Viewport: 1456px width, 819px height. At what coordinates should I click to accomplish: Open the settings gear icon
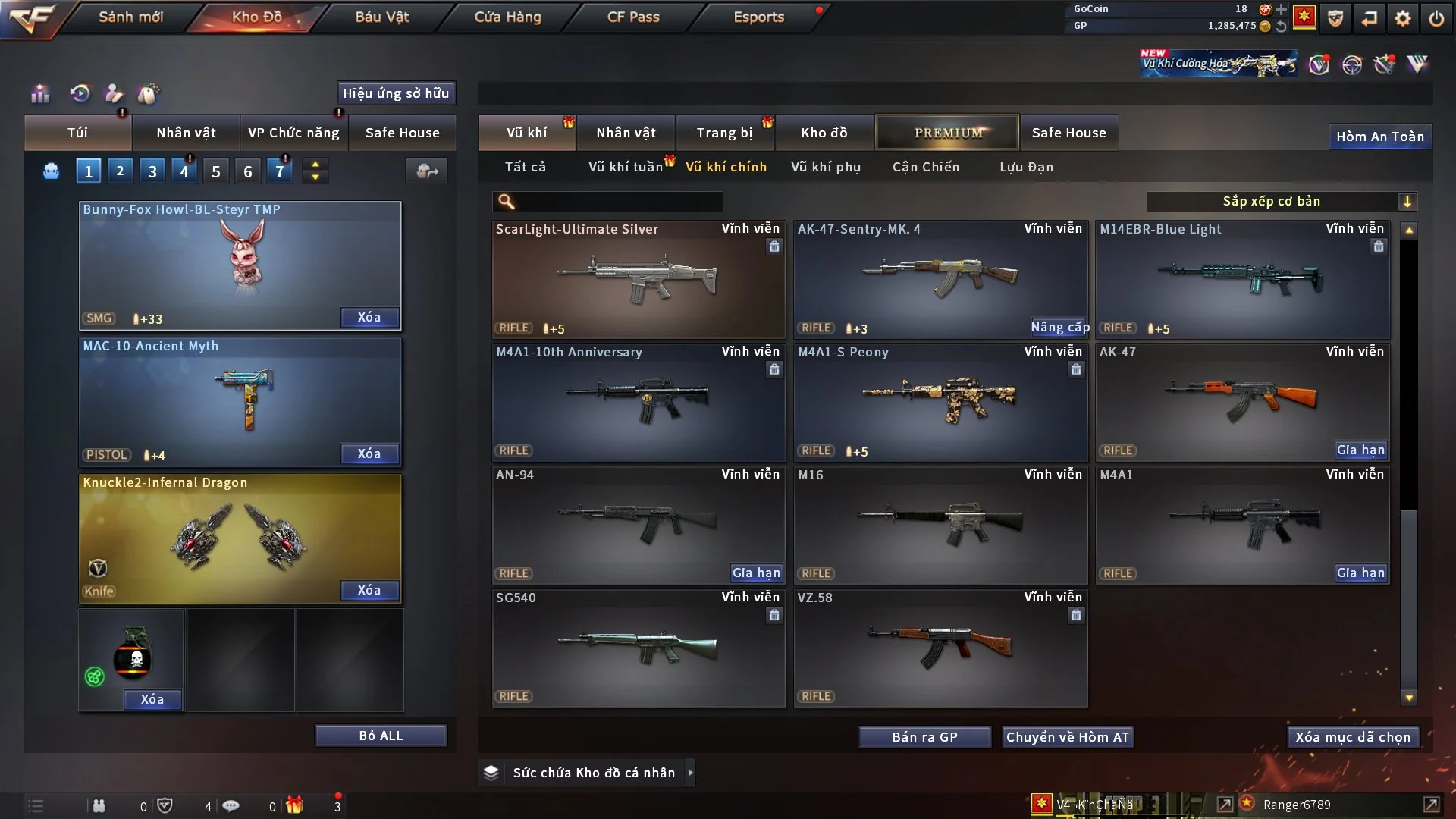pyautogui.click(x=1403, y=17)
